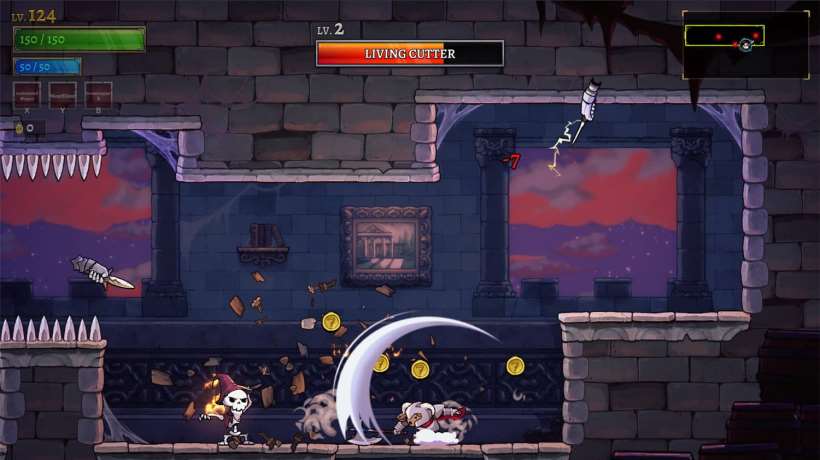
Task: Select the ability slot labeled Y
Action: point(62,95)
